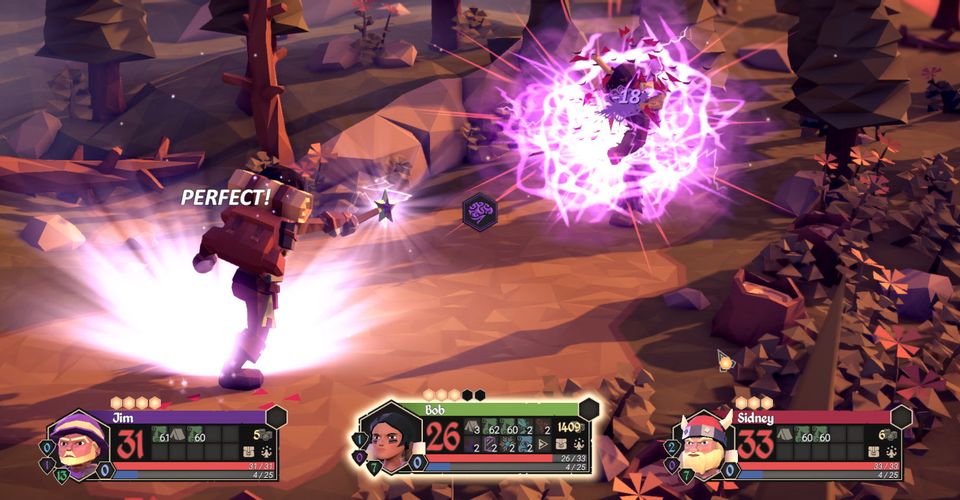Click the purple status effect hexagon icon
Image resolution: width=960 pixels, height=500 pixels.
click(480, 209)
